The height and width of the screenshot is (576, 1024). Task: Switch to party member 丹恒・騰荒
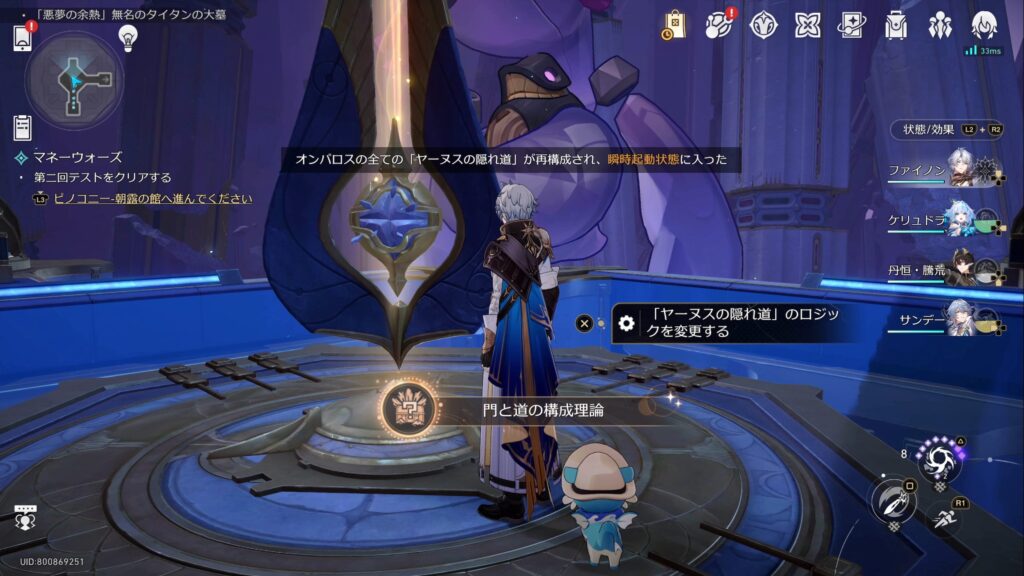(945, 267)
